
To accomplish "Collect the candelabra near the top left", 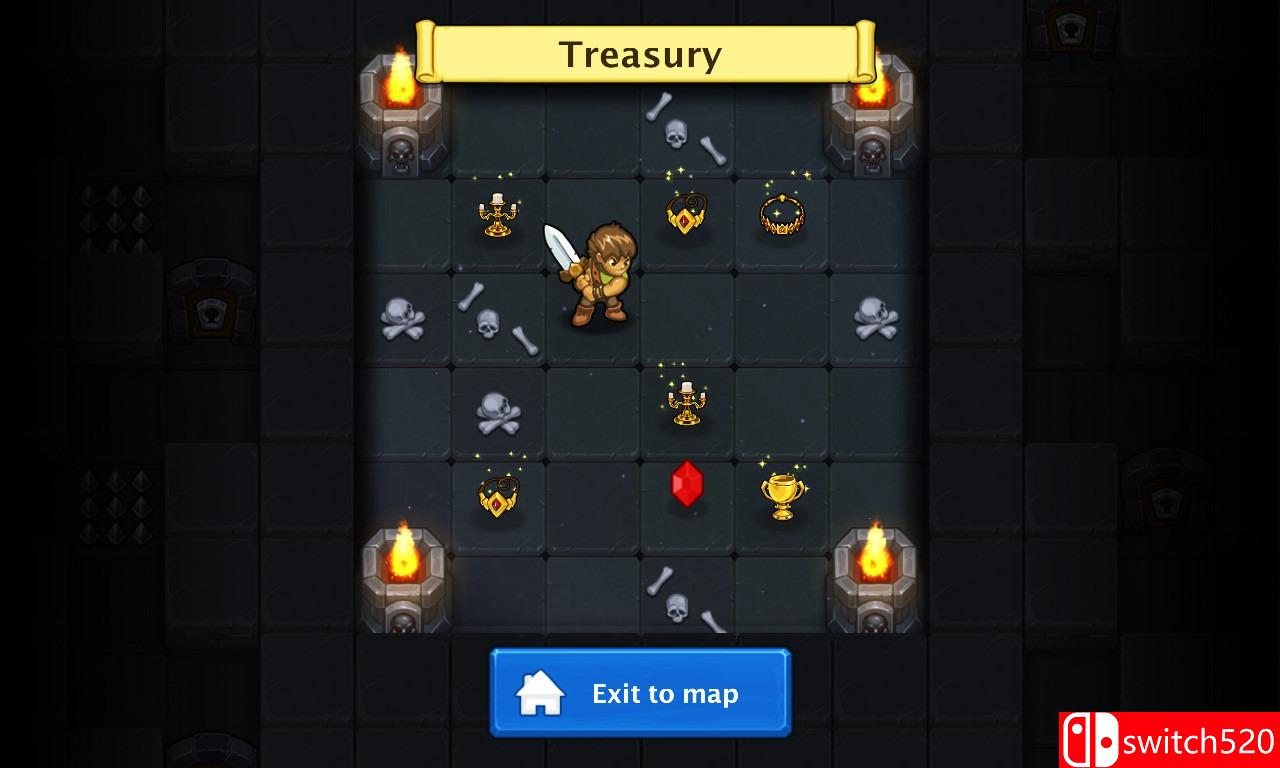I will 497,215.
